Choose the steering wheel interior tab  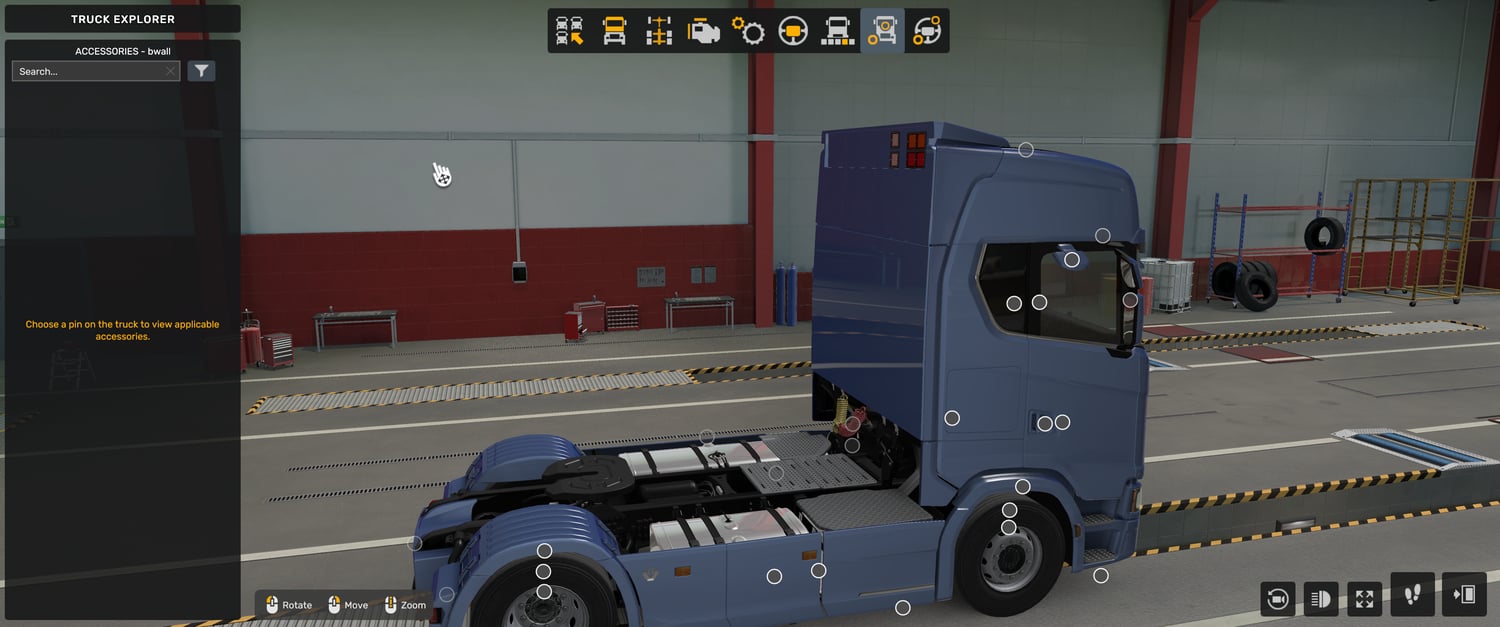793,31
